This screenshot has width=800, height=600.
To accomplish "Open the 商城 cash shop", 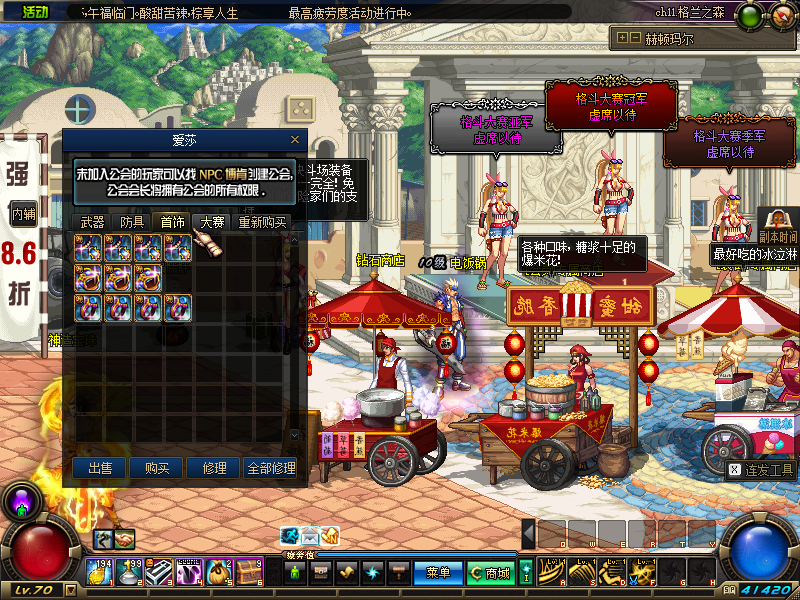I will 492,573.
